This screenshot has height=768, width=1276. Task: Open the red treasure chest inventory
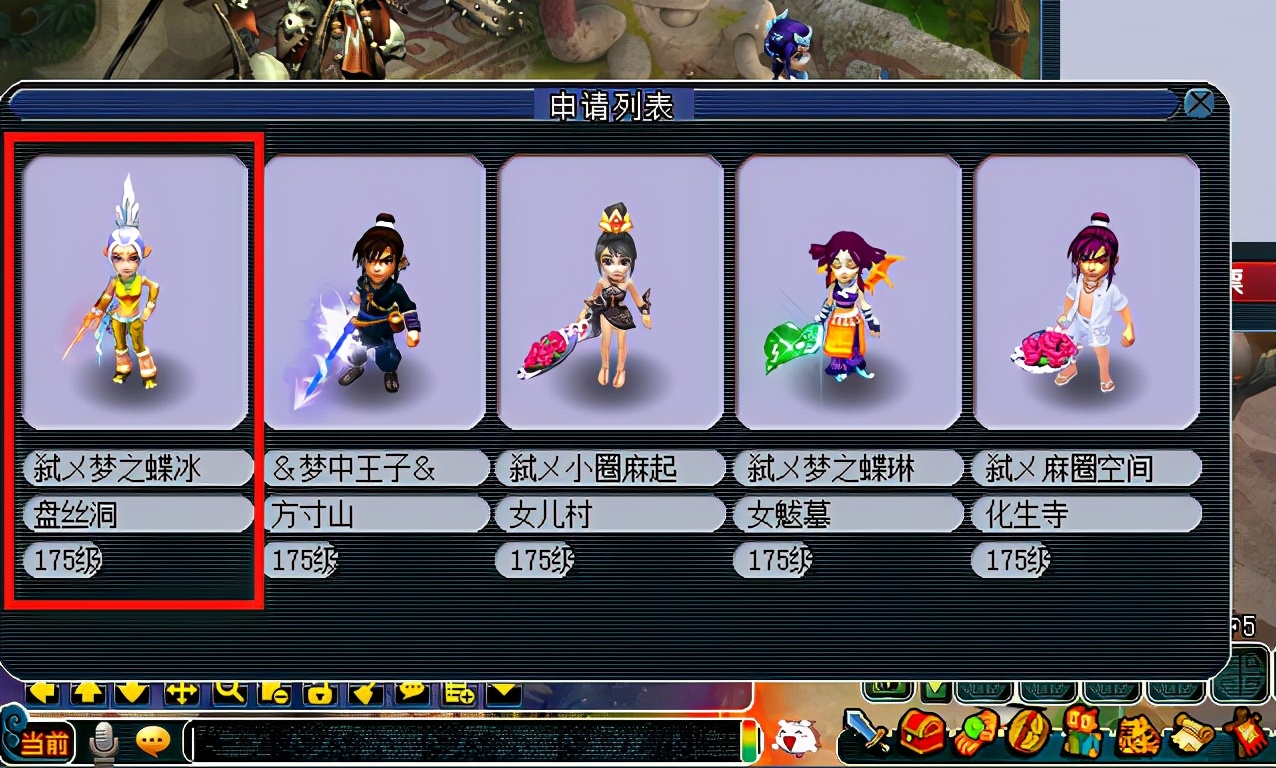[x=920, y=733]
